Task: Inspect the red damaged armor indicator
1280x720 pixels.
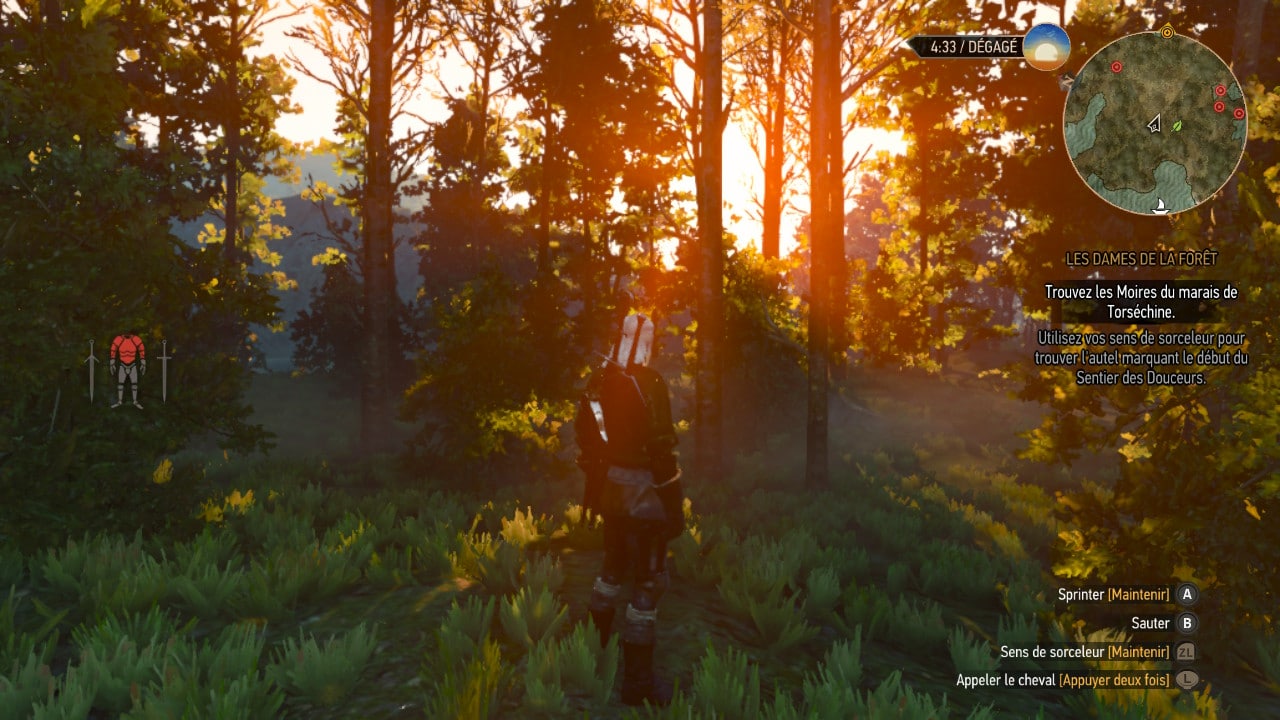Action: click(x=127, y=368)
